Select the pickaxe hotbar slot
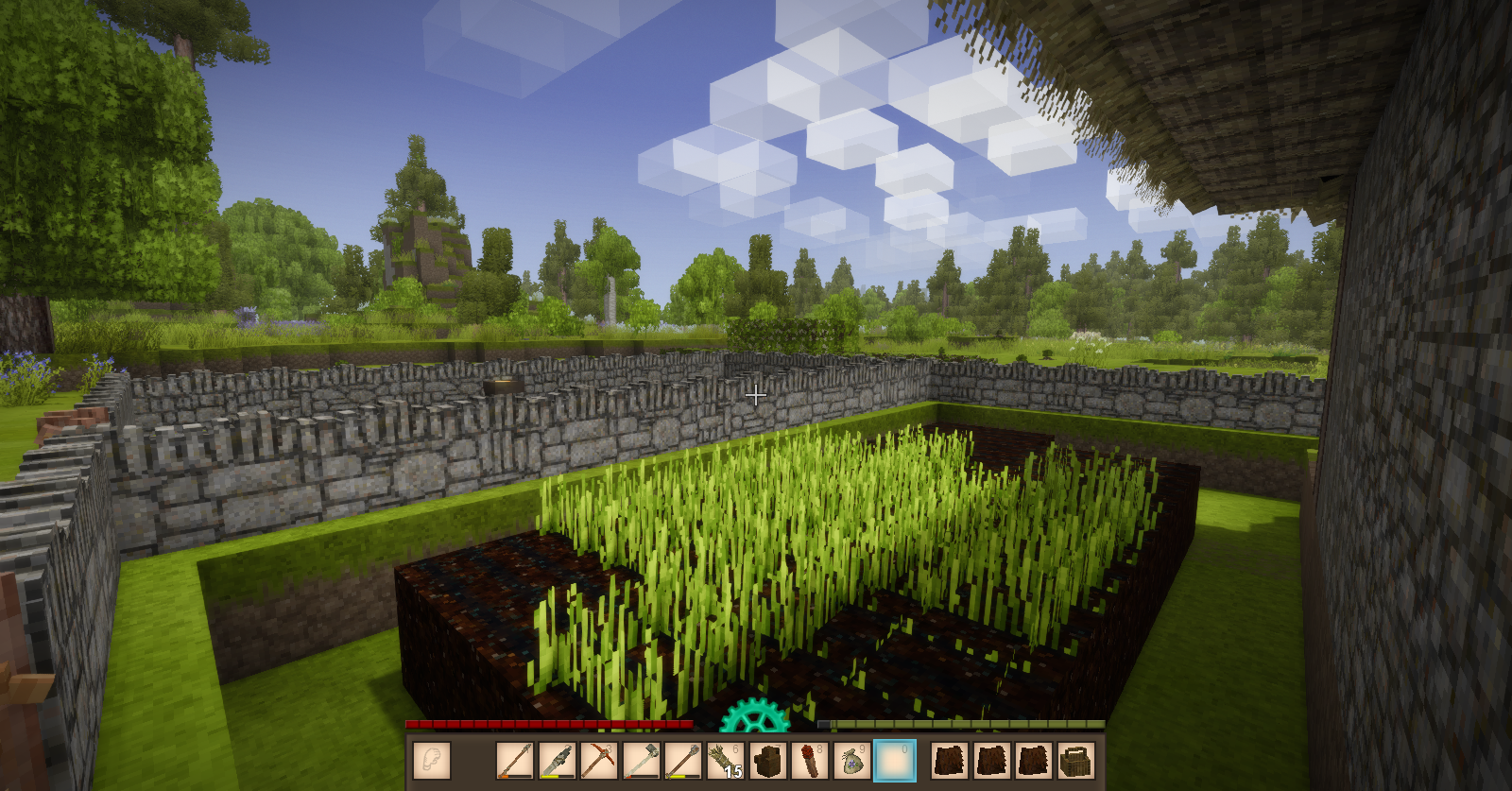This screenshot has height=791, width=1512. point(598,761)
